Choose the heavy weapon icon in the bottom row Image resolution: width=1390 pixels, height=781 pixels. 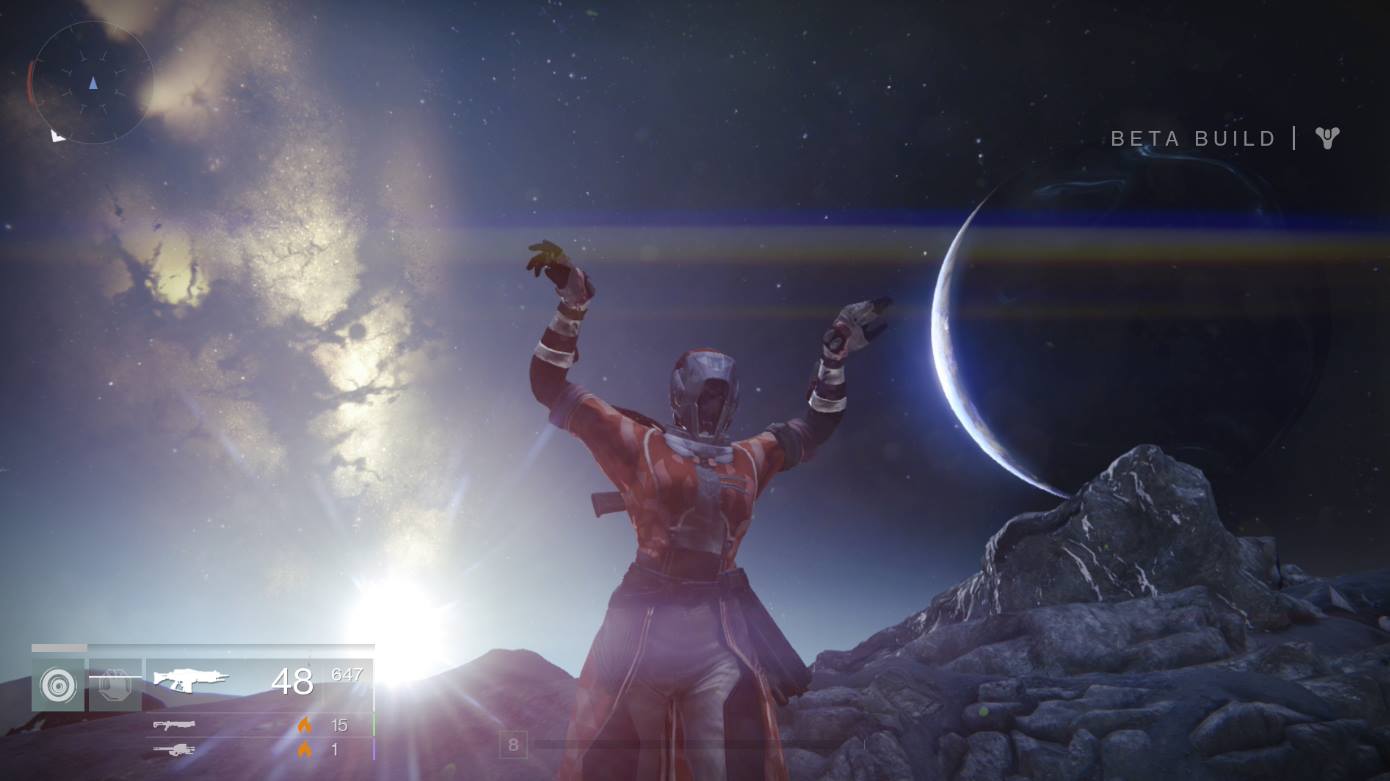(174, 749)
